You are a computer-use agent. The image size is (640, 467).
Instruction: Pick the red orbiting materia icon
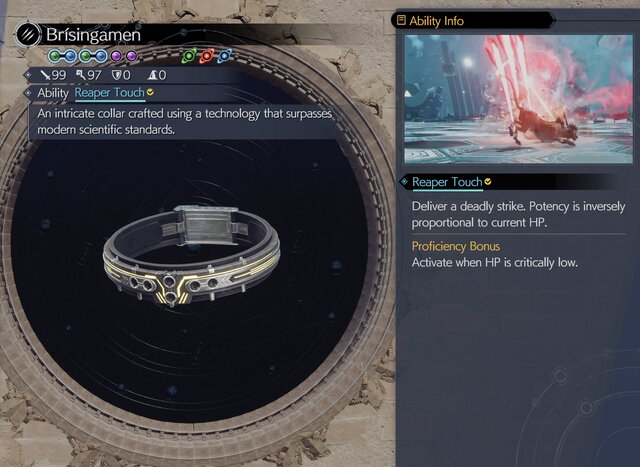point(208,56)
